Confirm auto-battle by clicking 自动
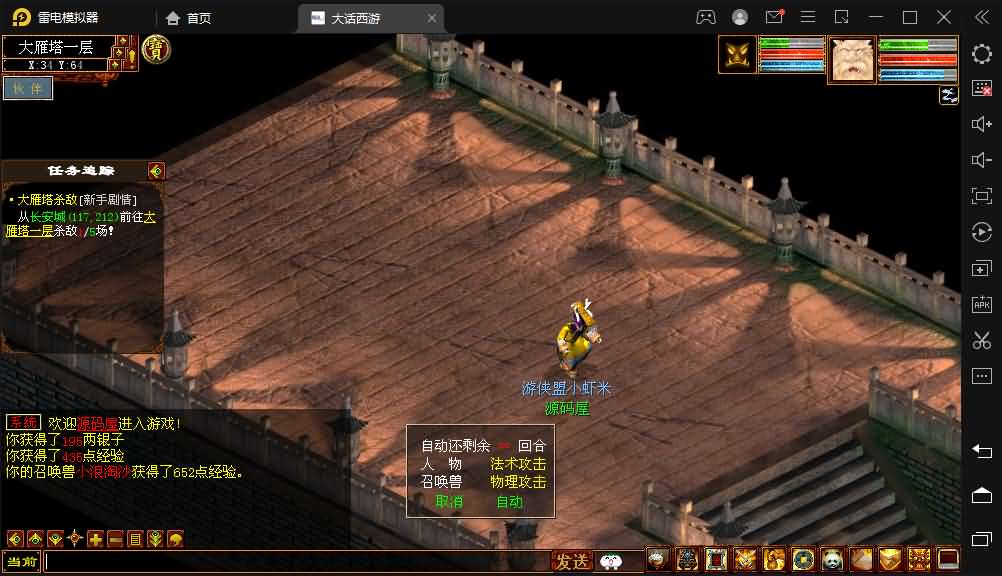Viewport: 1002px width, 576px height. (x=510, y=502)
